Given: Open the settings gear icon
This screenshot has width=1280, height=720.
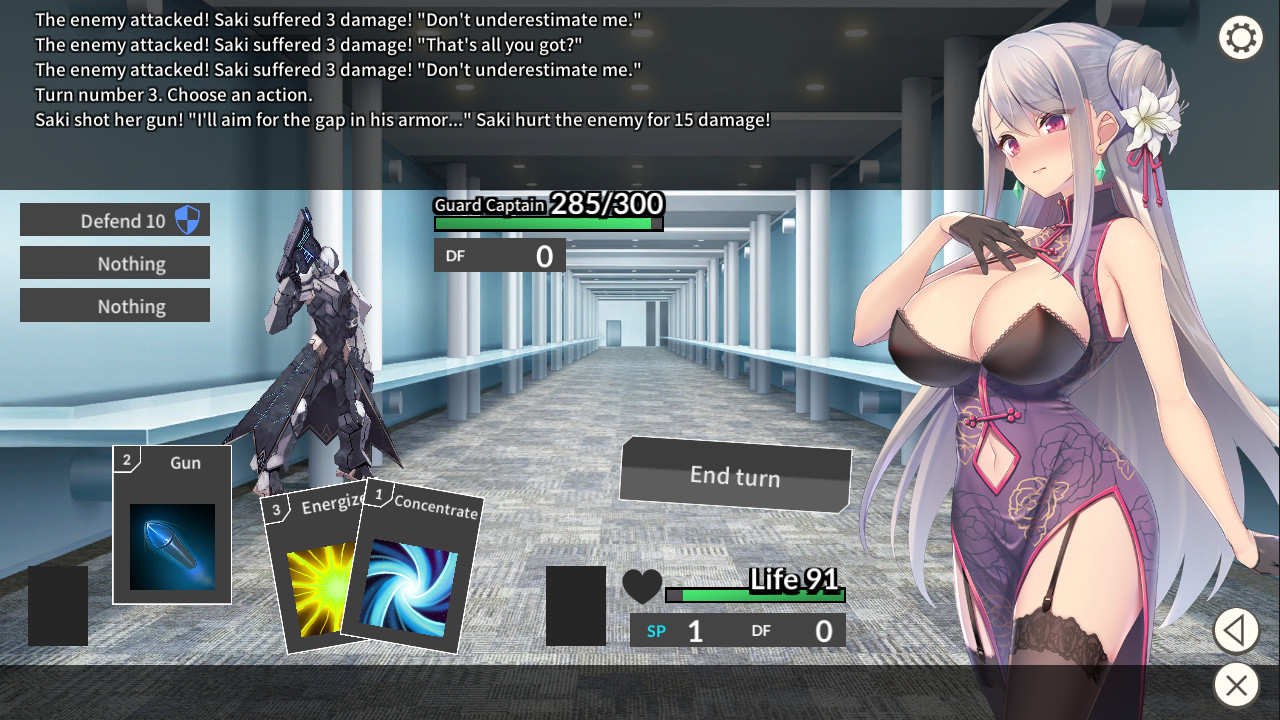Looking at the screenshot, I should pyautogui.click(x=1241, y=38).
